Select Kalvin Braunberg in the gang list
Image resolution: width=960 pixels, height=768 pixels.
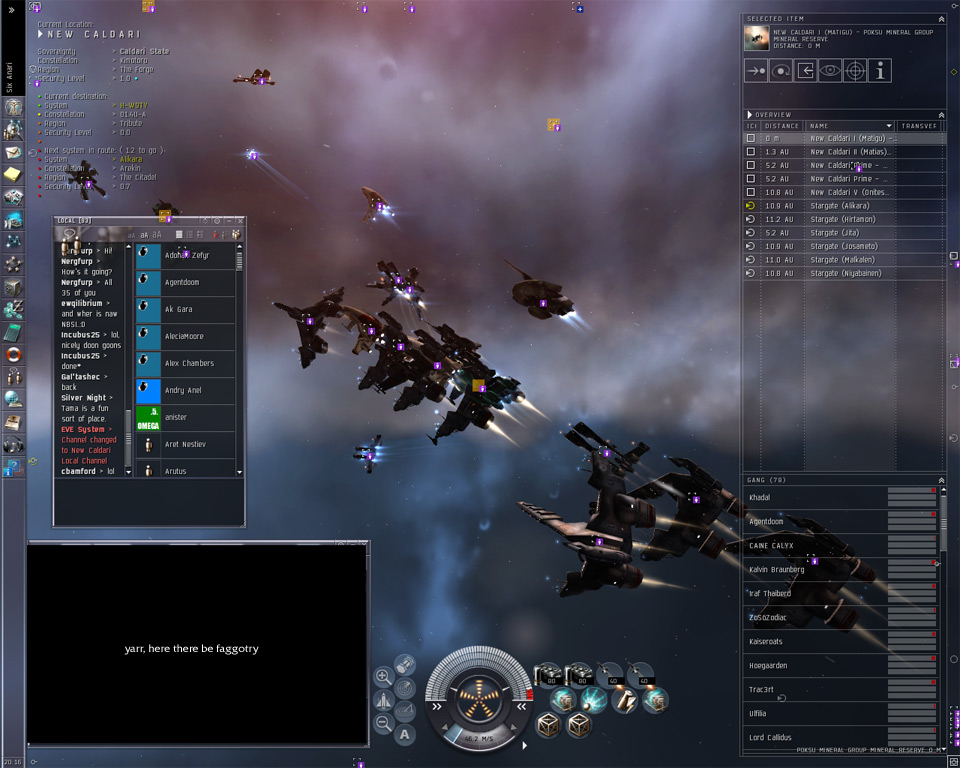(777, 570)
